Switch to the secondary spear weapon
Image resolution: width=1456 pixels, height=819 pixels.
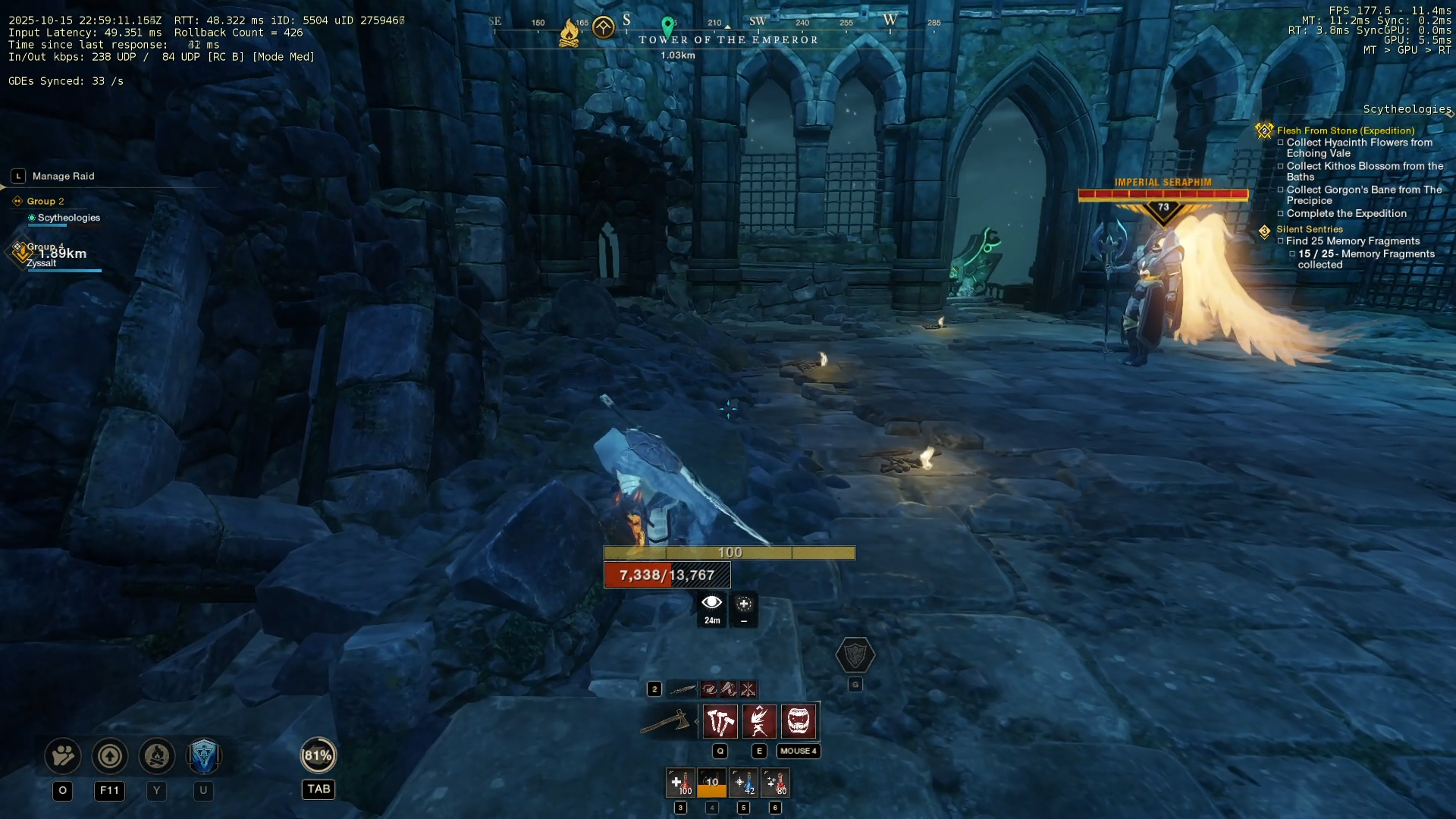(x=682, y=689)
